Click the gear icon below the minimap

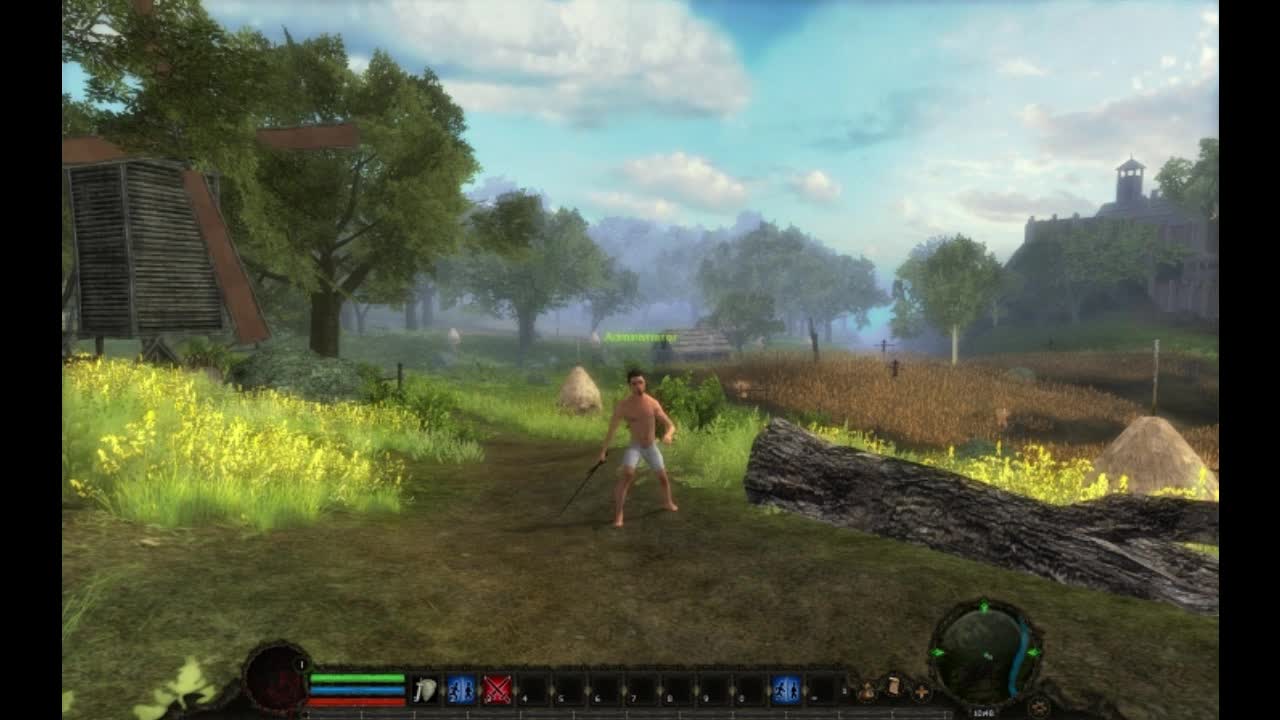(1040, 706)
